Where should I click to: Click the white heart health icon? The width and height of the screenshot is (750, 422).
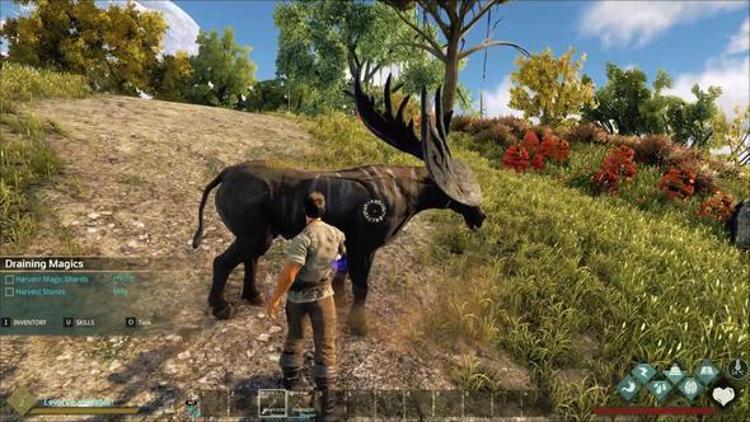[x=723, y=396]
